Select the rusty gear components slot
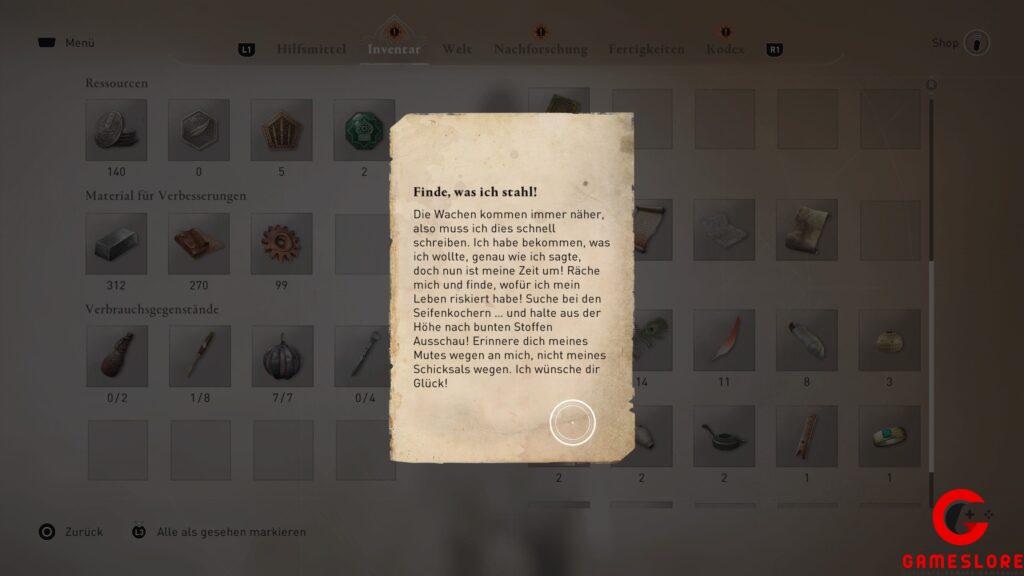 tap(280, 243)
